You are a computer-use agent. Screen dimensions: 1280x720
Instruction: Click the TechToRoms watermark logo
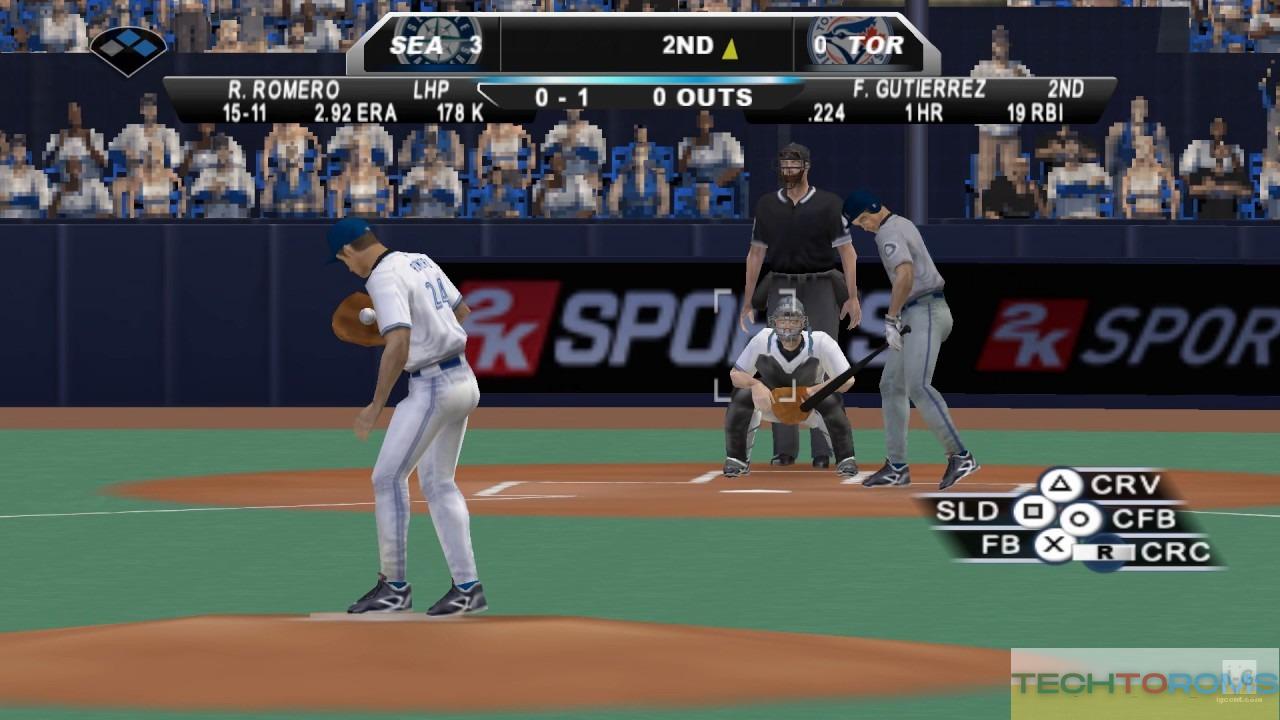pyautogui.click(x=1144, y=684)
